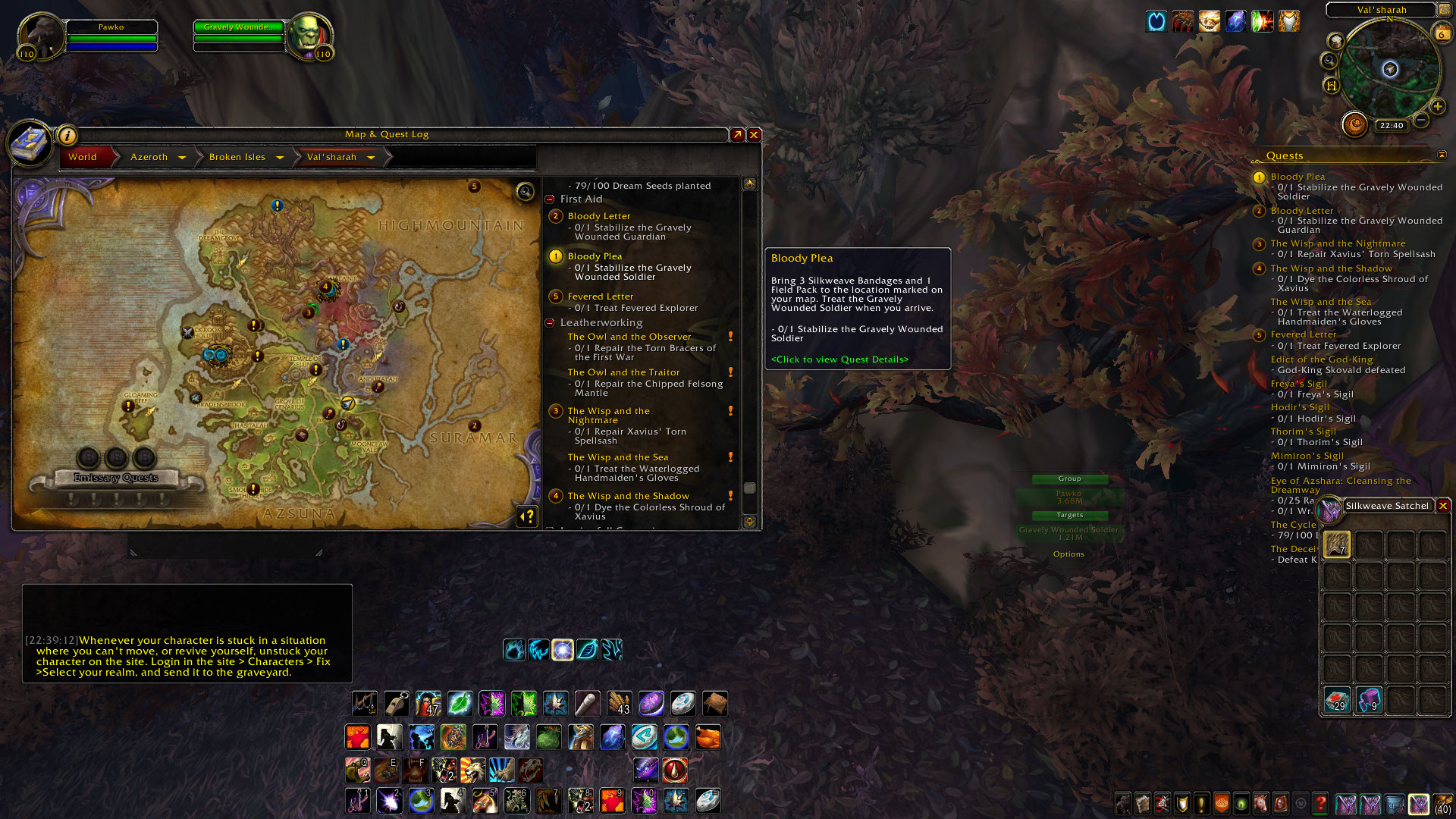Close the Silkweave Satchel bag
This screenshot has width=1456, height=819.
tap(1443, 506)
